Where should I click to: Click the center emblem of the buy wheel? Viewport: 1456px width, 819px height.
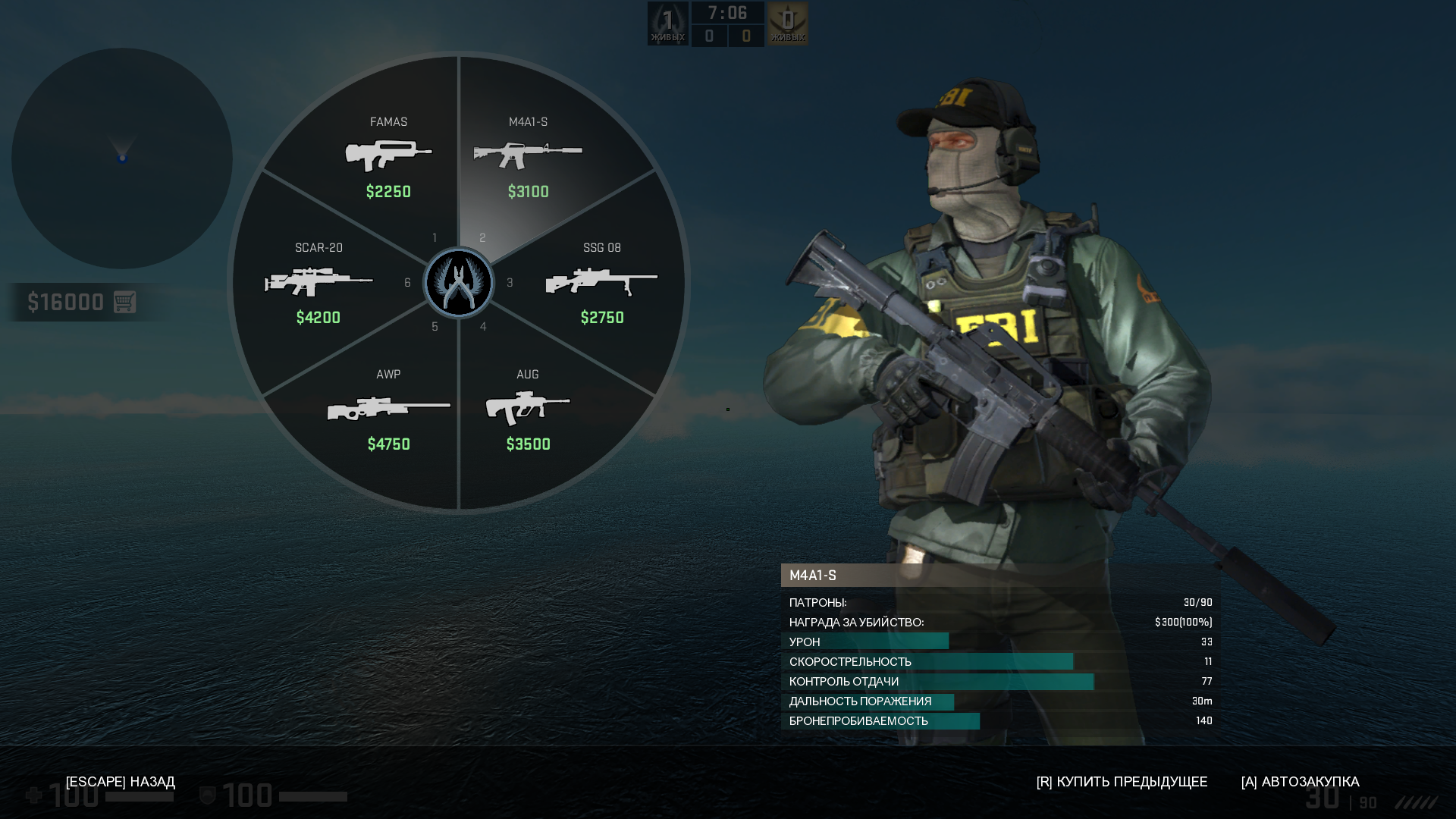[459, 283]
